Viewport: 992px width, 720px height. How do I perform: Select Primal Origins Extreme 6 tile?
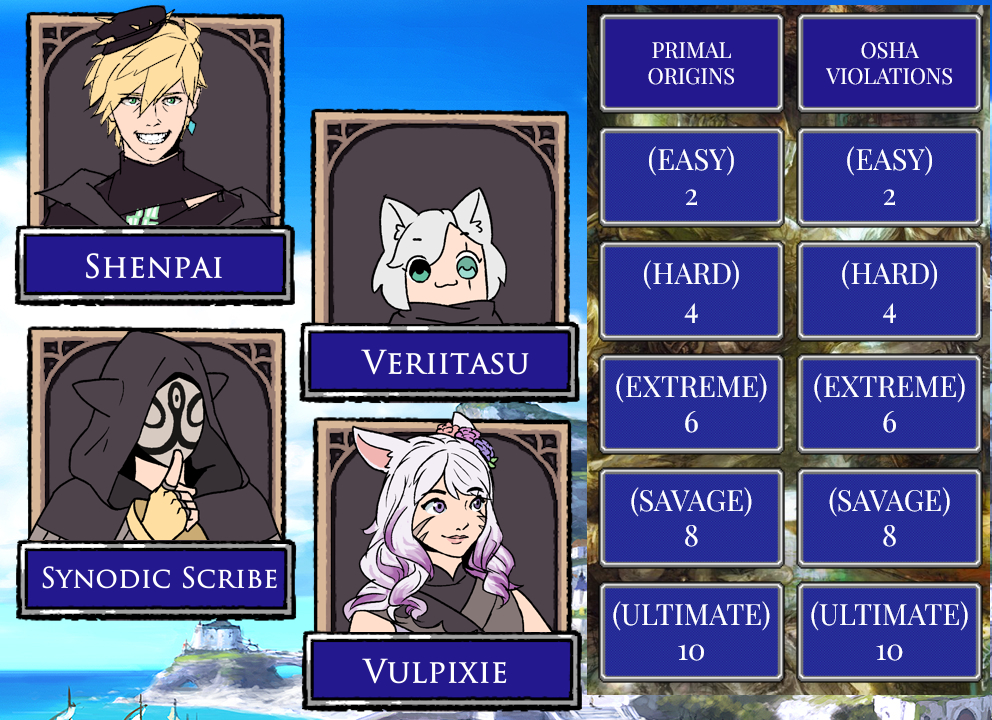click(691, 404)
